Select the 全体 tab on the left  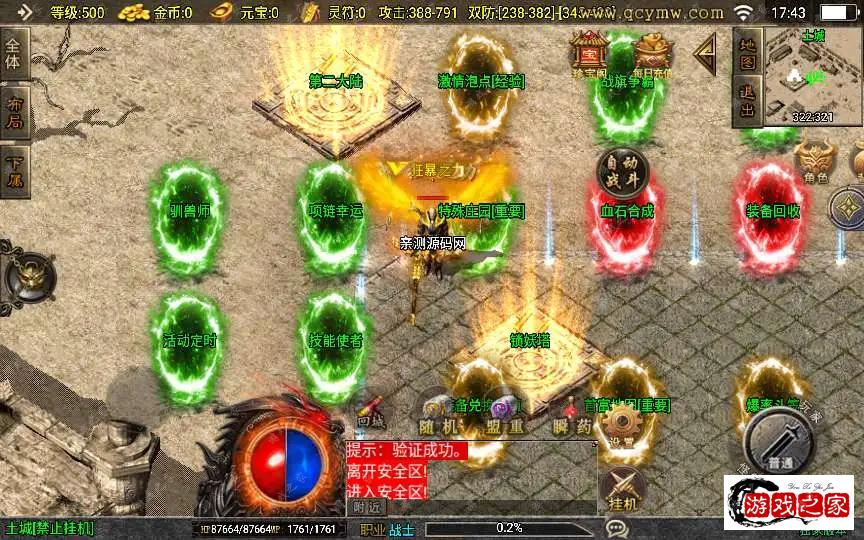coord(14,53)
